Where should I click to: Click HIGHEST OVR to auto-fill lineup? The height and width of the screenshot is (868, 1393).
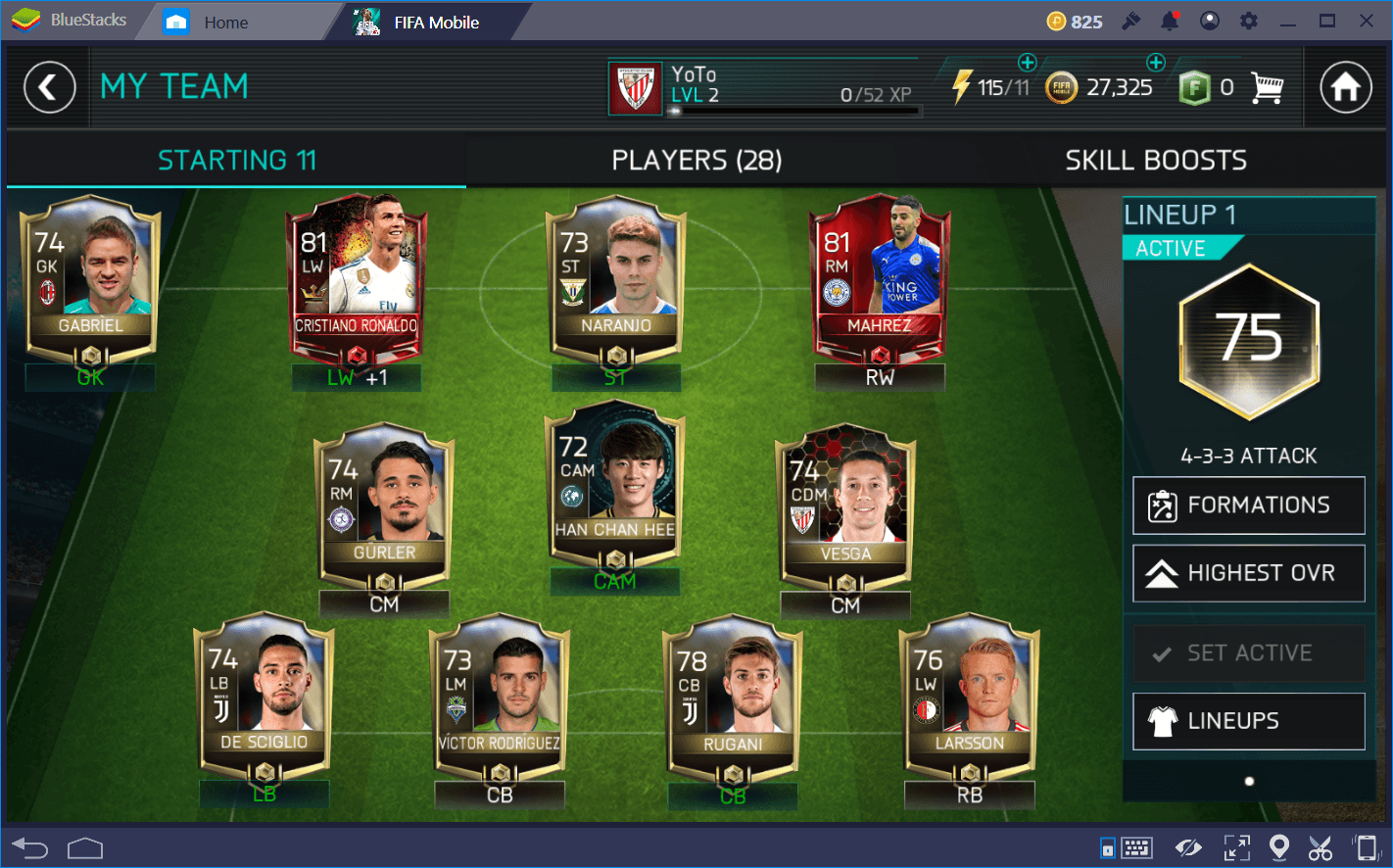tap(1248, 573)
